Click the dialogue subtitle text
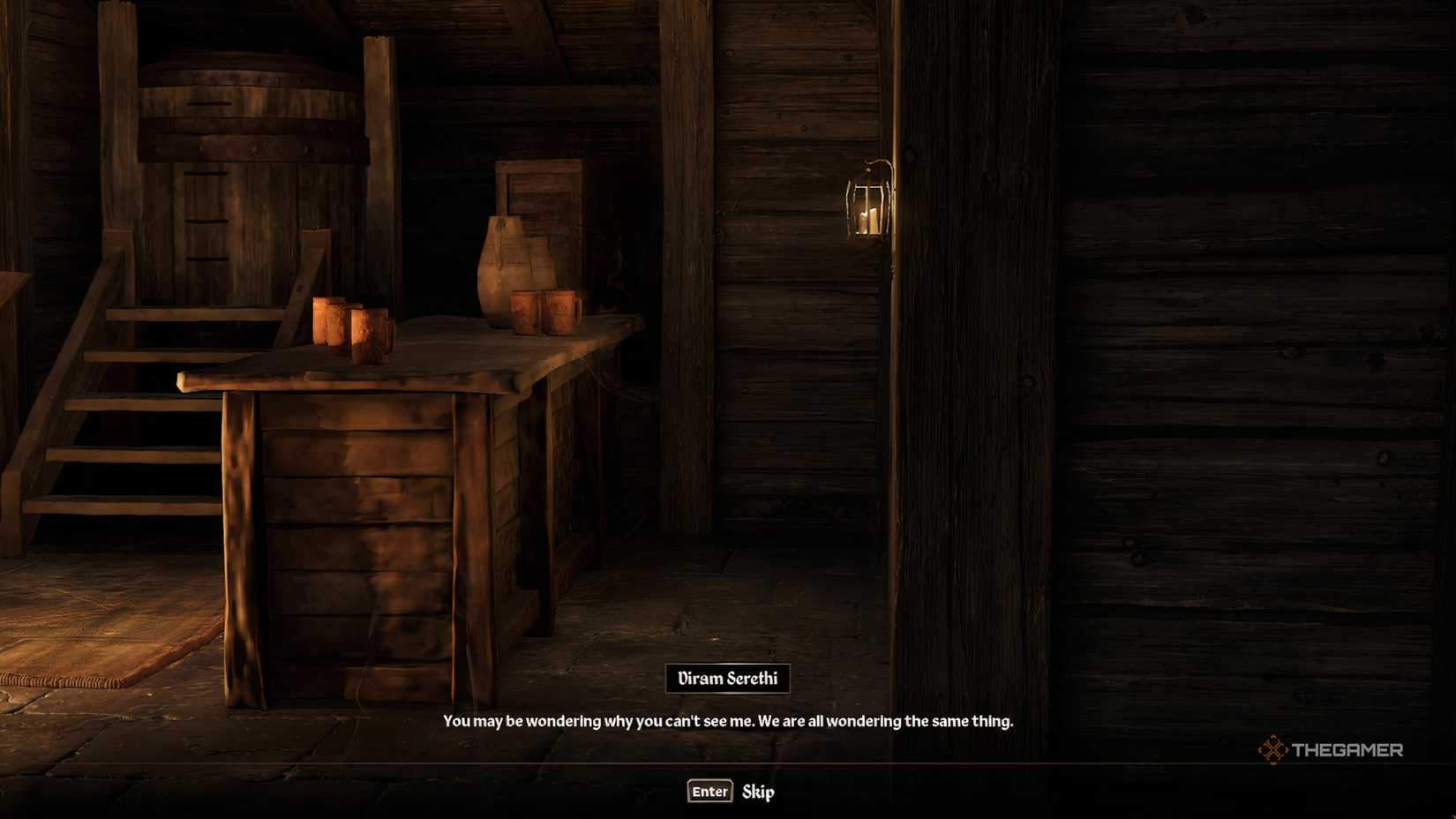This screenshot has height=819, width=1456. [728, 720]
